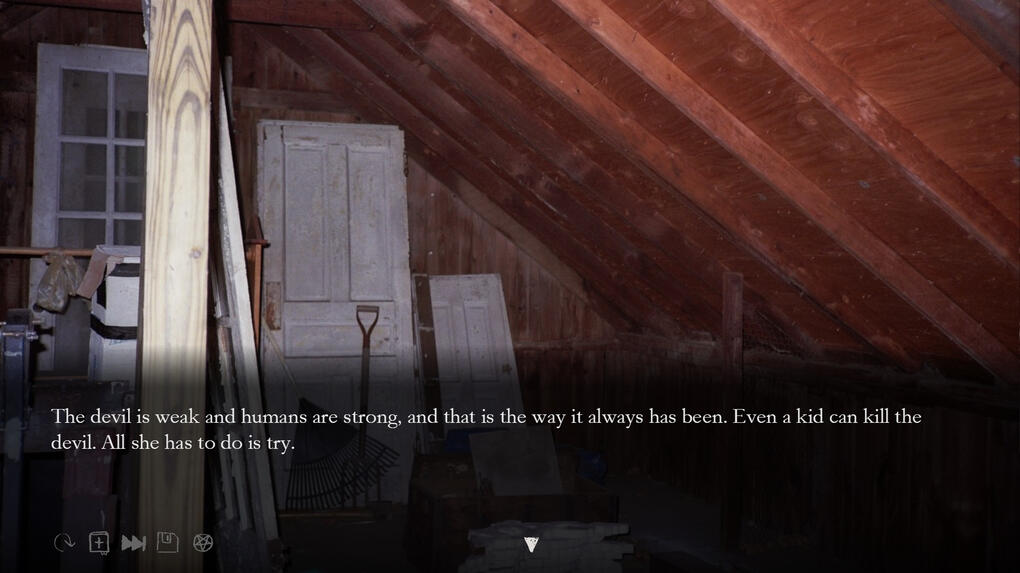The image size is (1020, 573).
Task: Activate the fast-forward skip button
Action: (133, 543)
